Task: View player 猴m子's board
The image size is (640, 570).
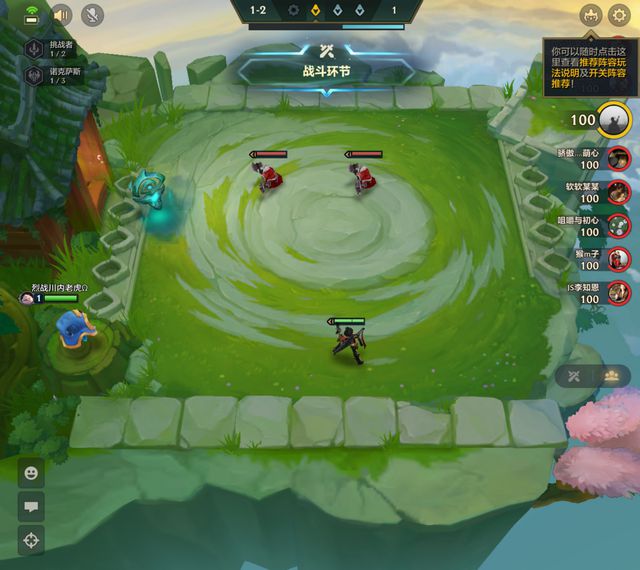Action: 619,260
